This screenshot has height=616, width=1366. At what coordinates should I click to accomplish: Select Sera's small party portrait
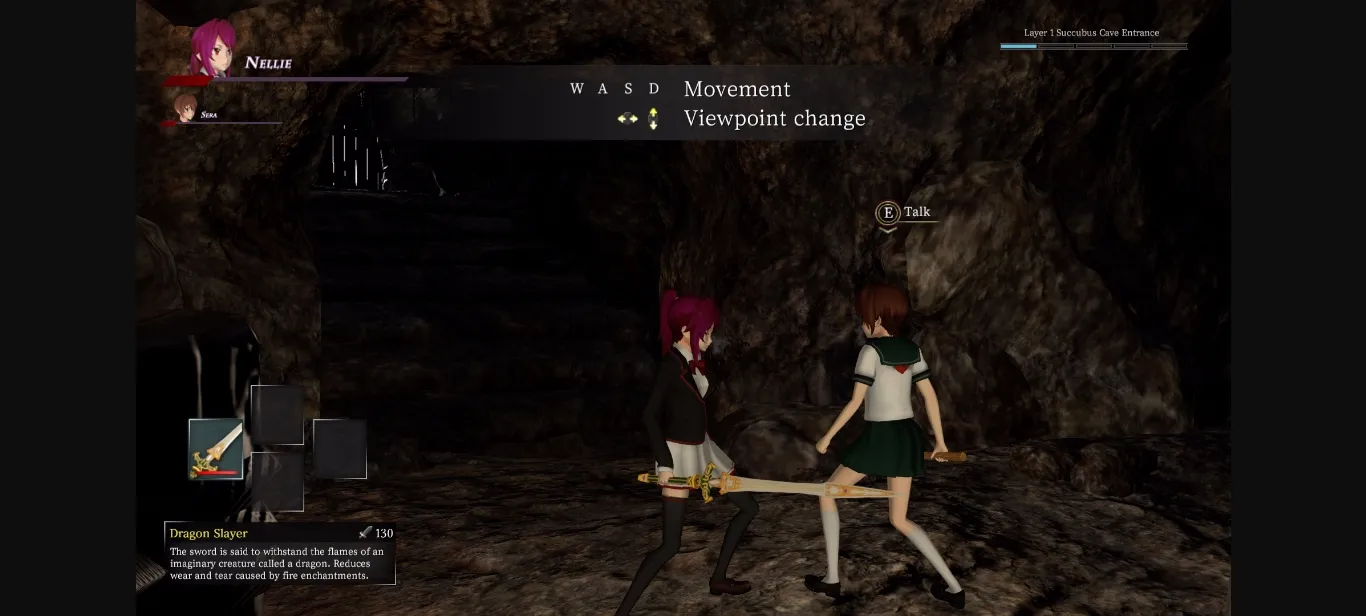(x=185, y=108)
